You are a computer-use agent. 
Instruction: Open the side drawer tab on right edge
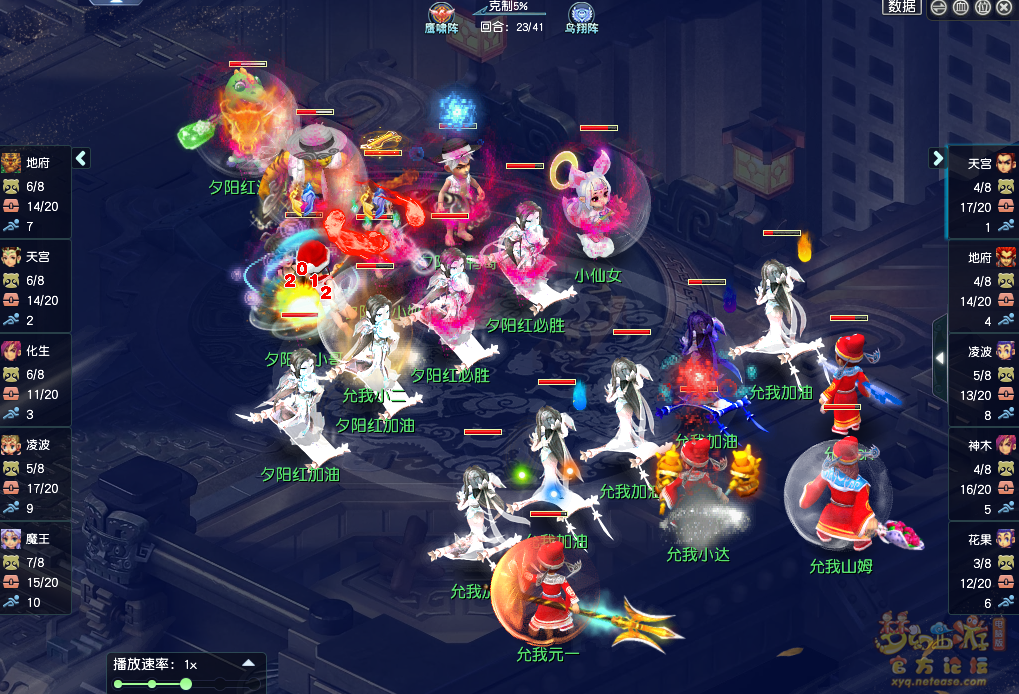(x=939, y=357)
